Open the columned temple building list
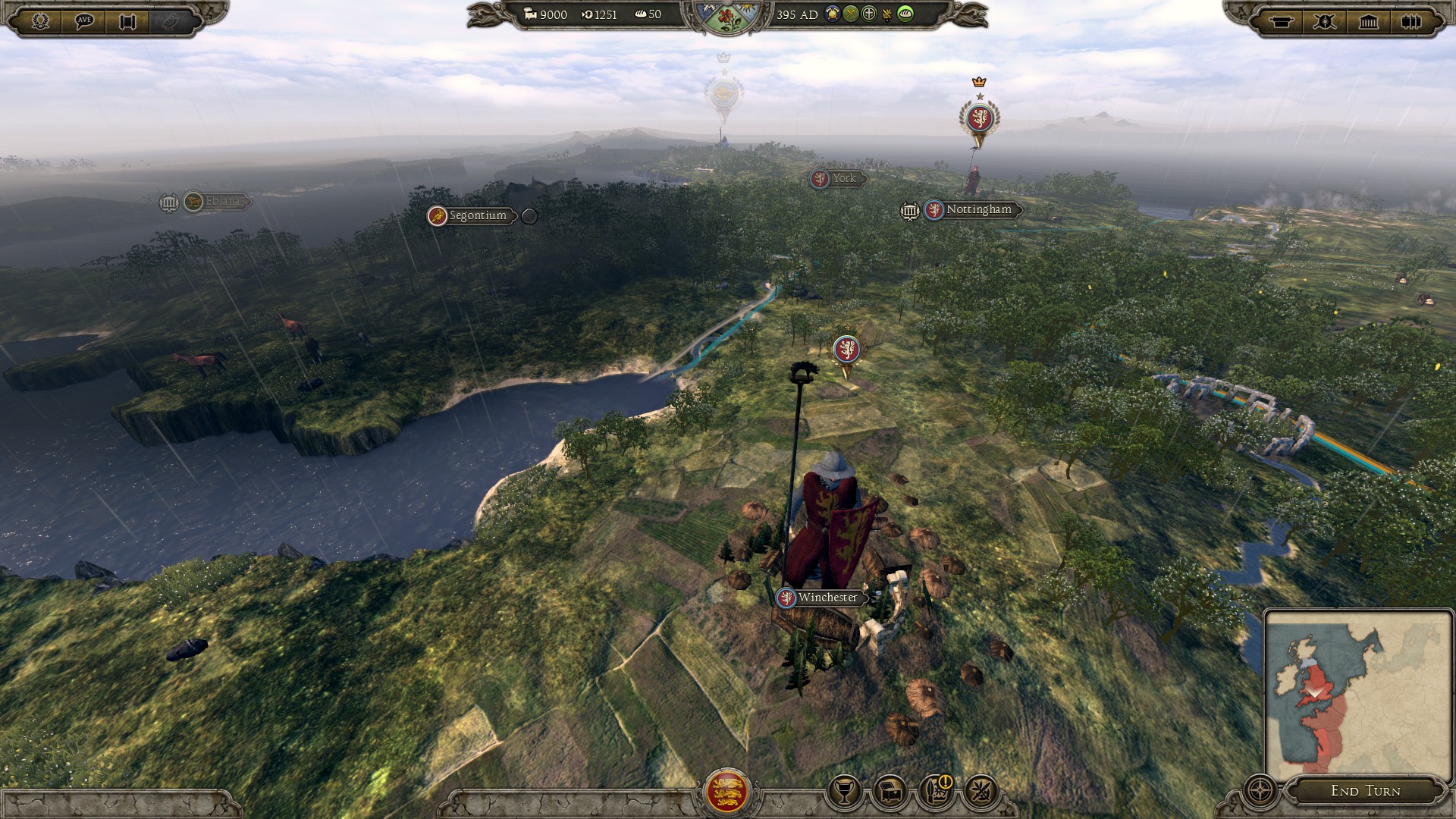Image resolution: width=1456 pixels, height=819 pixels. (1368, 21)
